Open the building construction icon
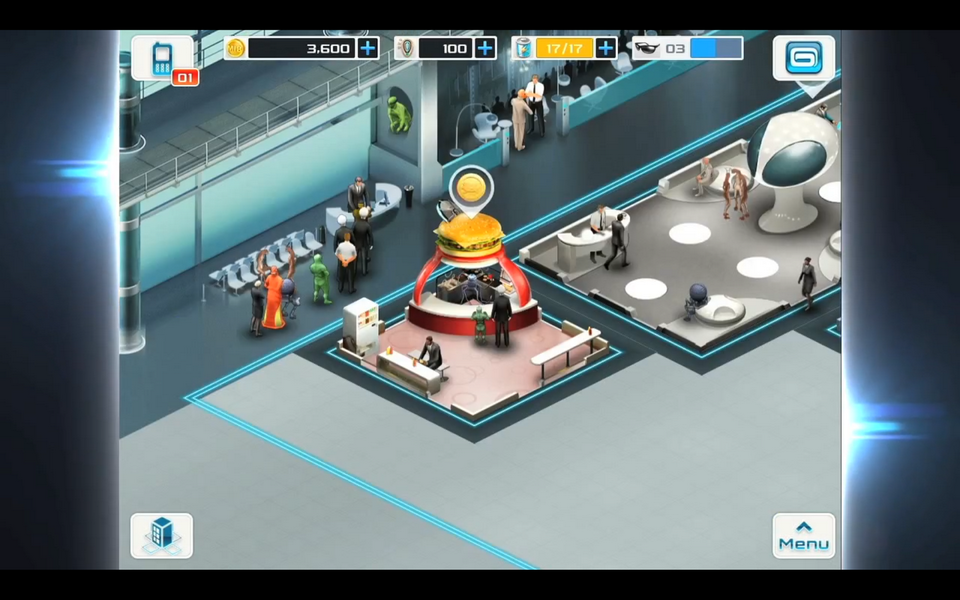Screen dimensions: 960x600 [161, 536]
